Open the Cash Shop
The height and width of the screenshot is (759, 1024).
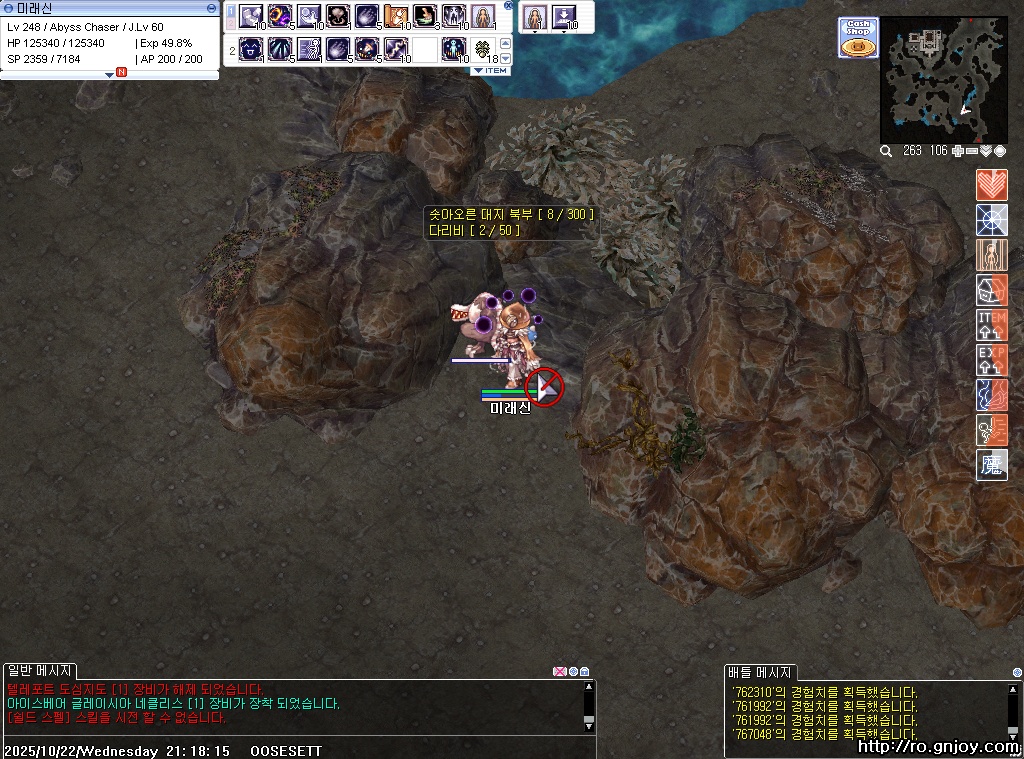[858, 37]
